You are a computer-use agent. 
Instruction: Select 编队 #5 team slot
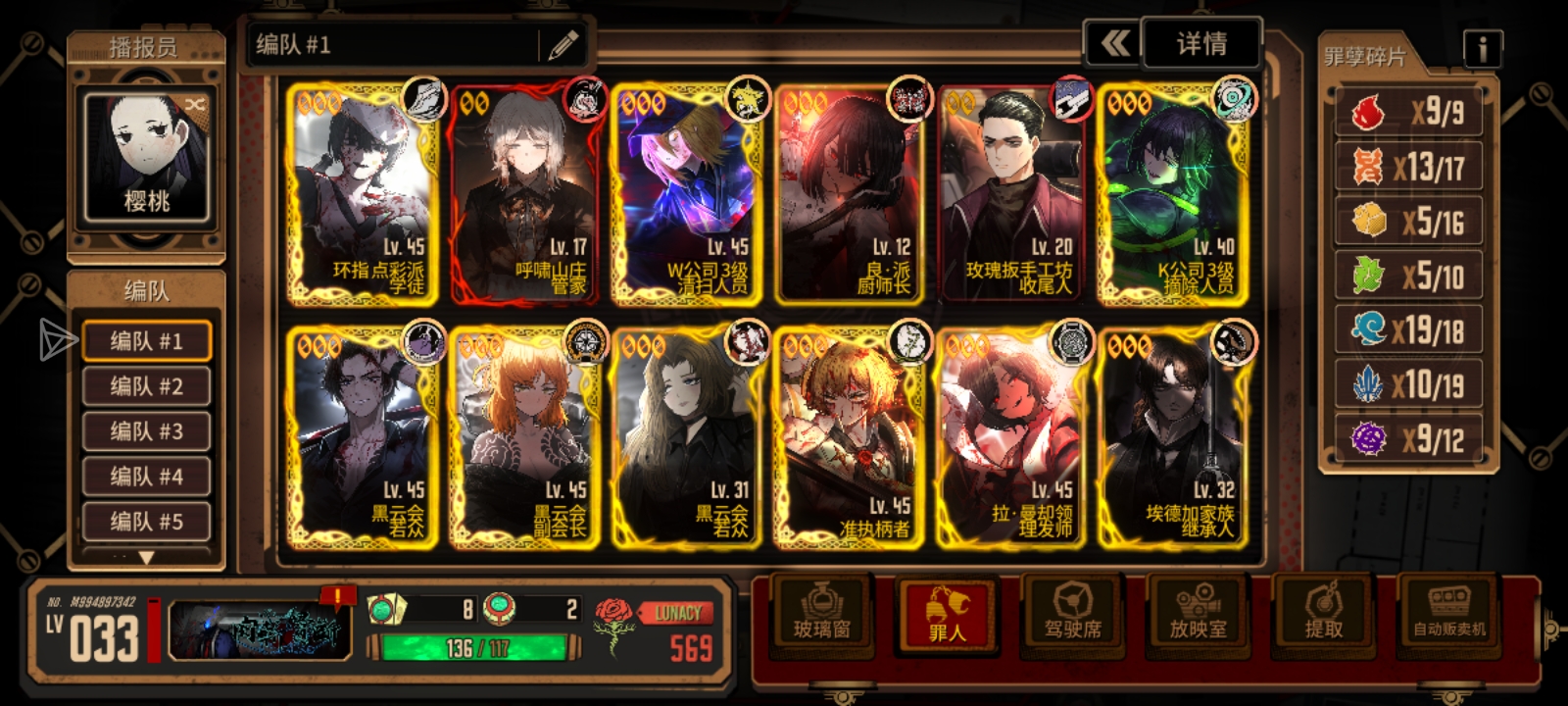click(x=146, y=522)
